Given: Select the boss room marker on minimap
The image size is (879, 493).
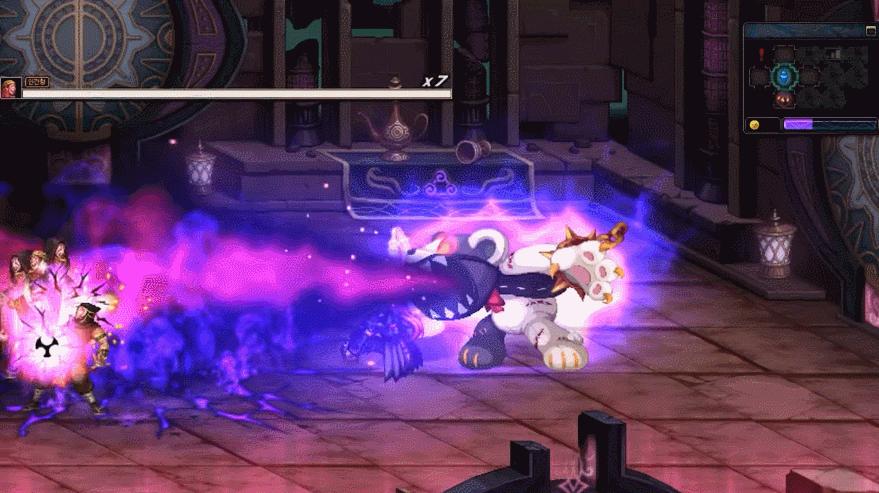Looking at the screenshot, I should click(x=784, y=98).
